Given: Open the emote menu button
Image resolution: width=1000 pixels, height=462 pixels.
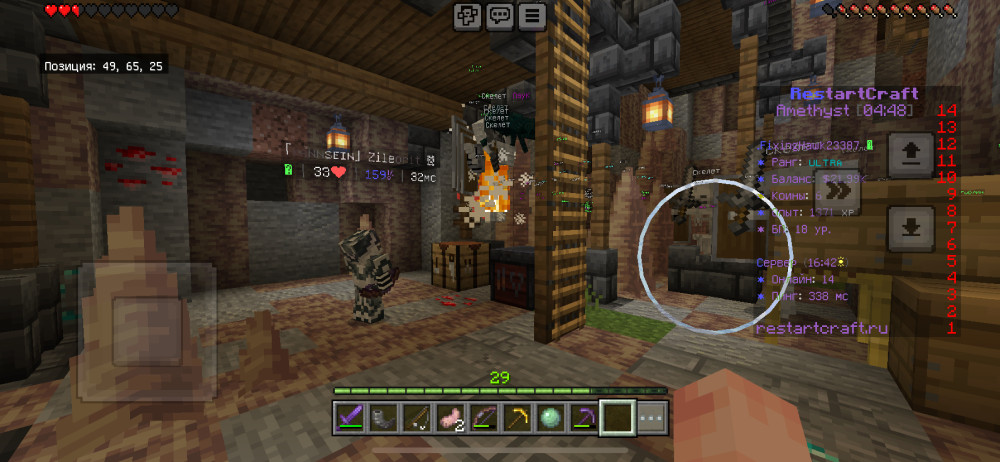Looking at the screenshot, I should tap(468, 16).
